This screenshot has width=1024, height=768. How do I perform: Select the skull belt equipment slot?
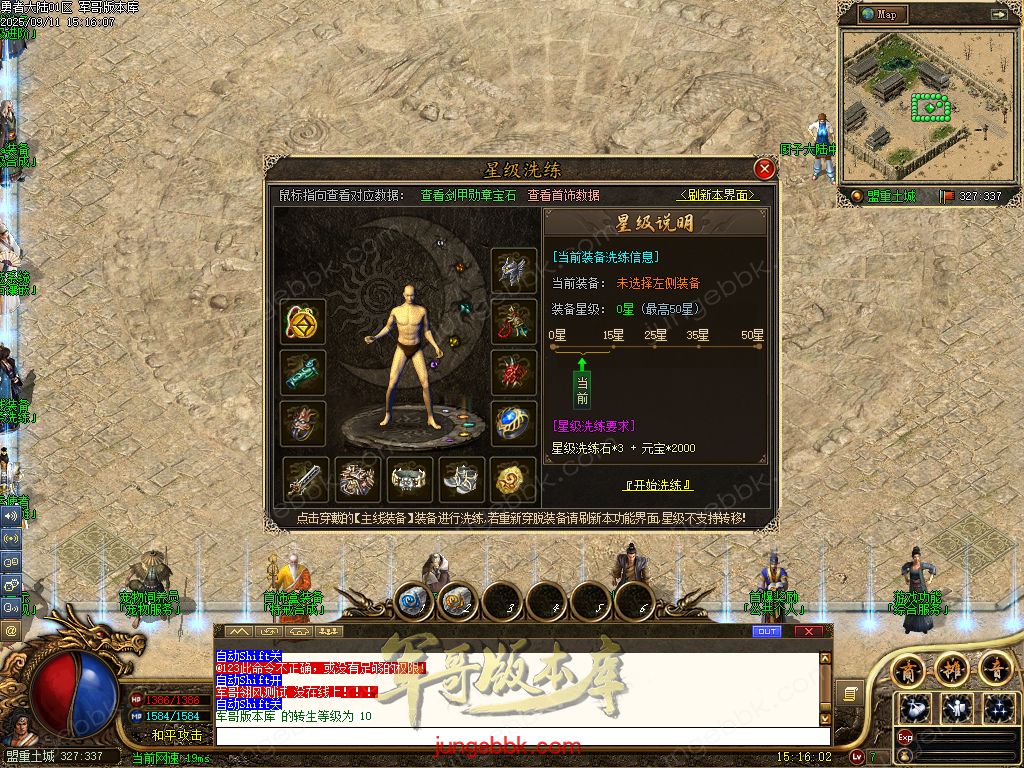pos(409,480)
